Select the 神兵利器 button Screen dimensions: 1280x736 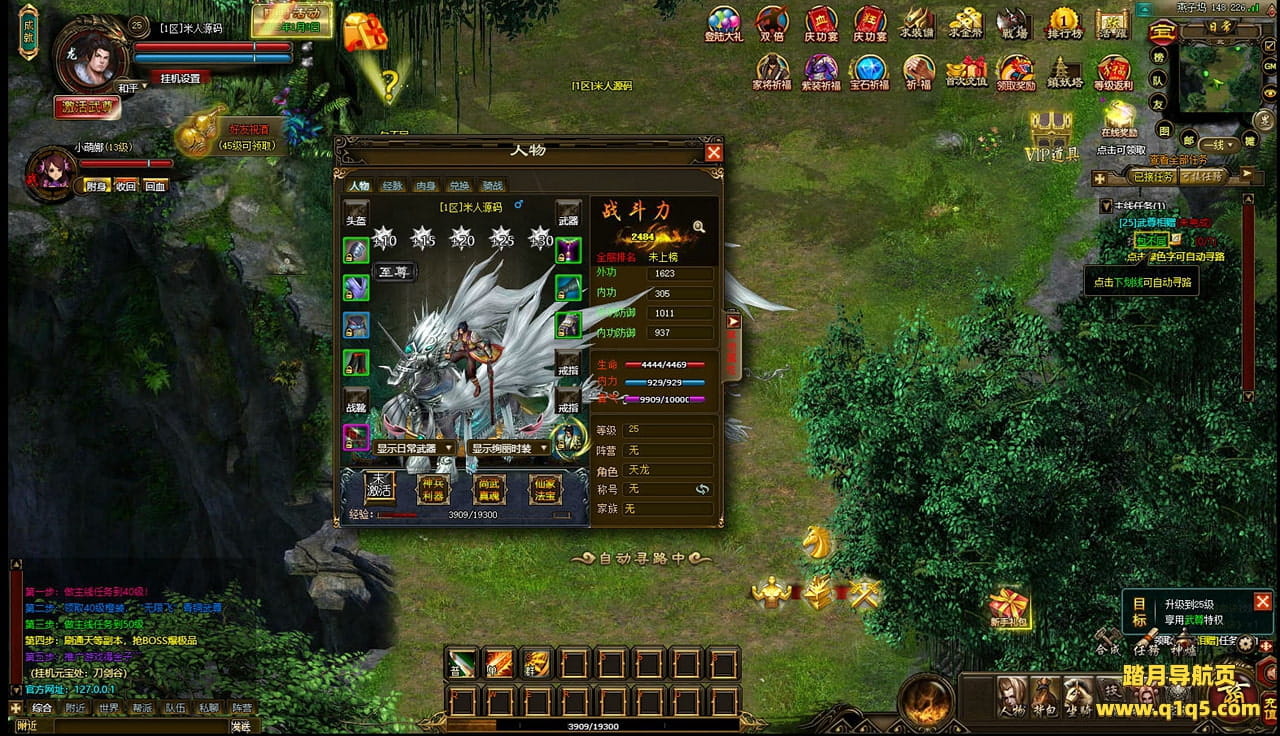coord(432,489)
